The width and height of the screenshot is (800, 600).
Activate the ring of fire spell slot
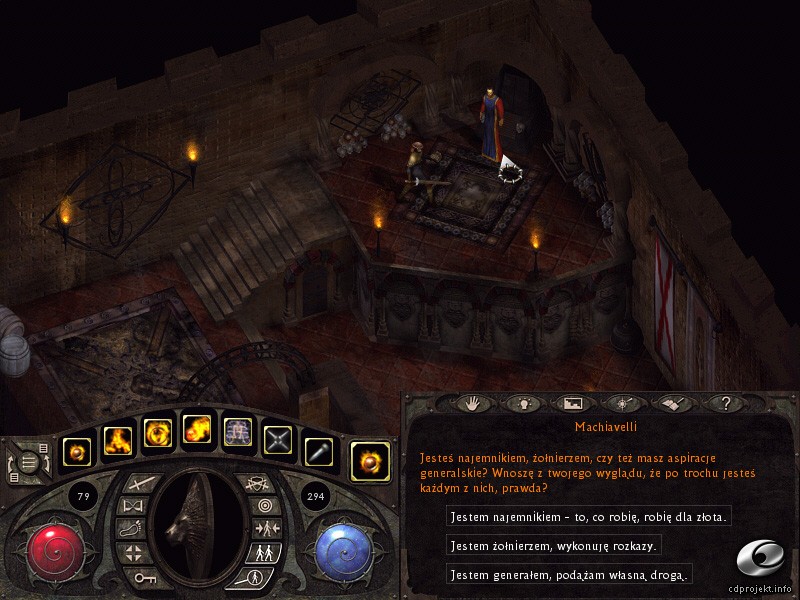coord(158,434)
